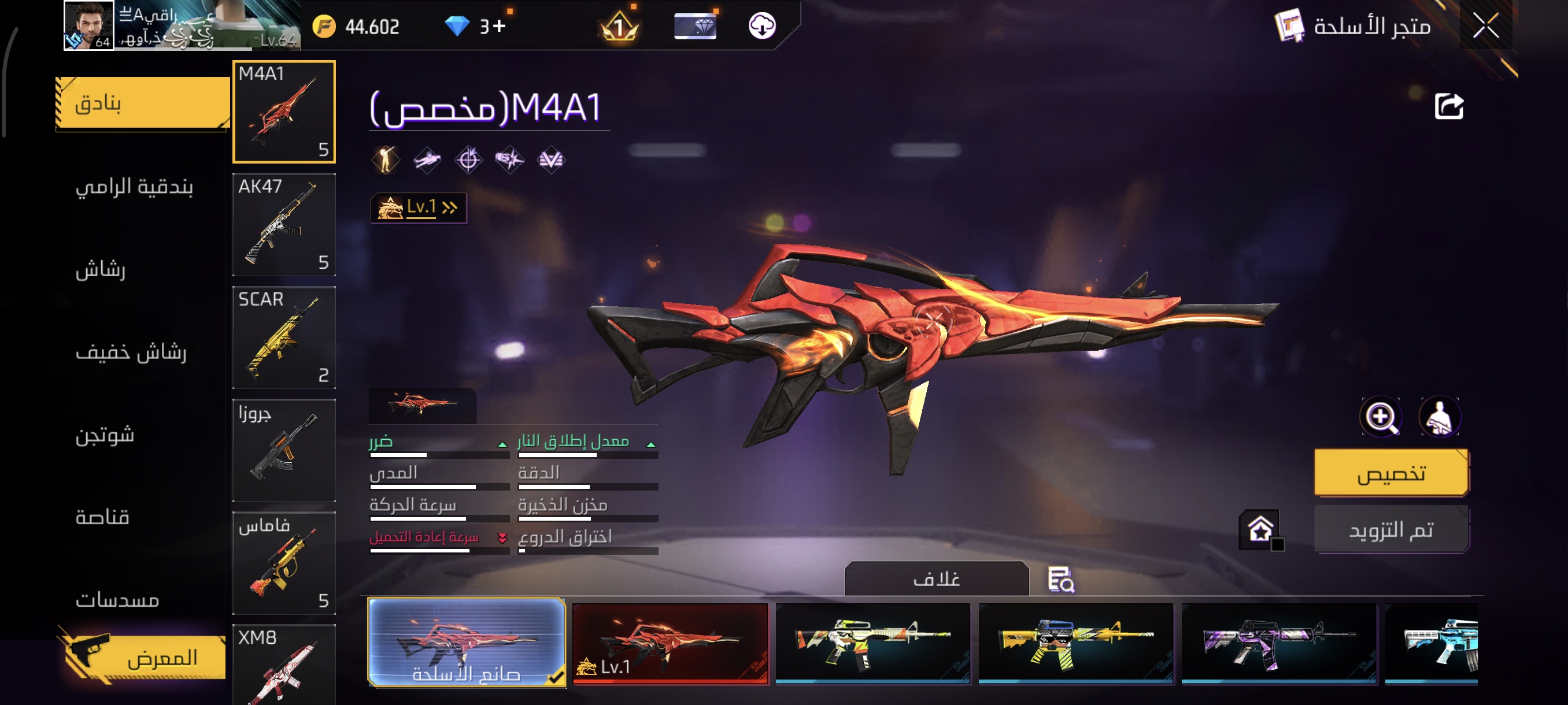
Task: Choose the purple M4A1 skin thumbnail
Action: (1278, 643)
